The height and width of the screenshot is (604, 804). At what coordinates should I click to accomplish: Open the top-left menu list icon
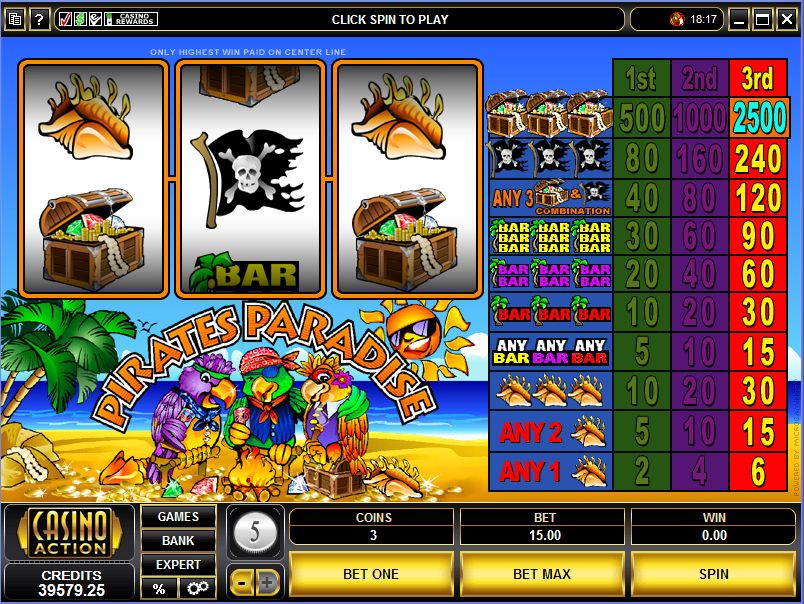pyautogui.click(x=15, y=19)
